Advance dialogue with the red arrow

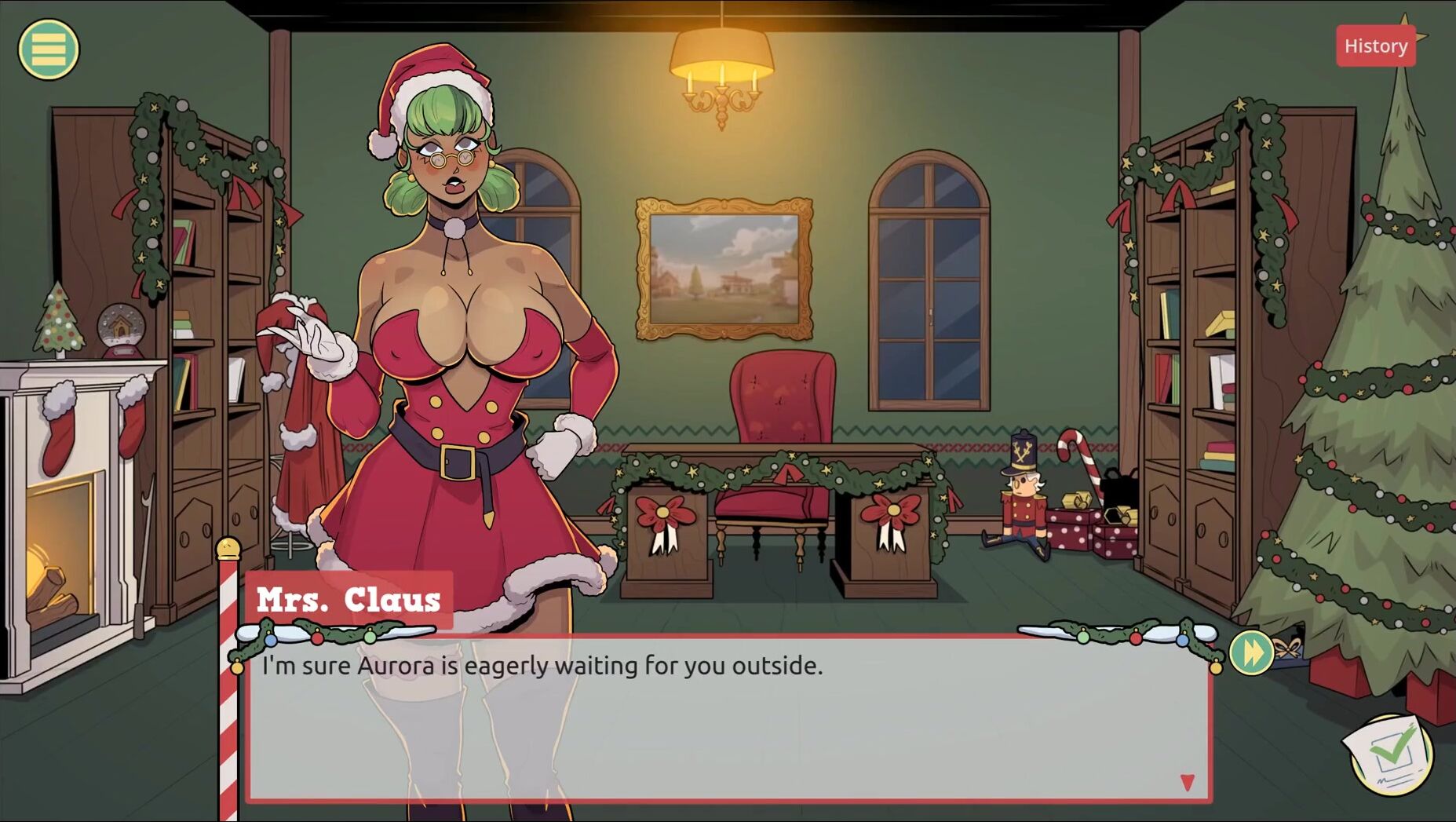tap(1187, 782)
